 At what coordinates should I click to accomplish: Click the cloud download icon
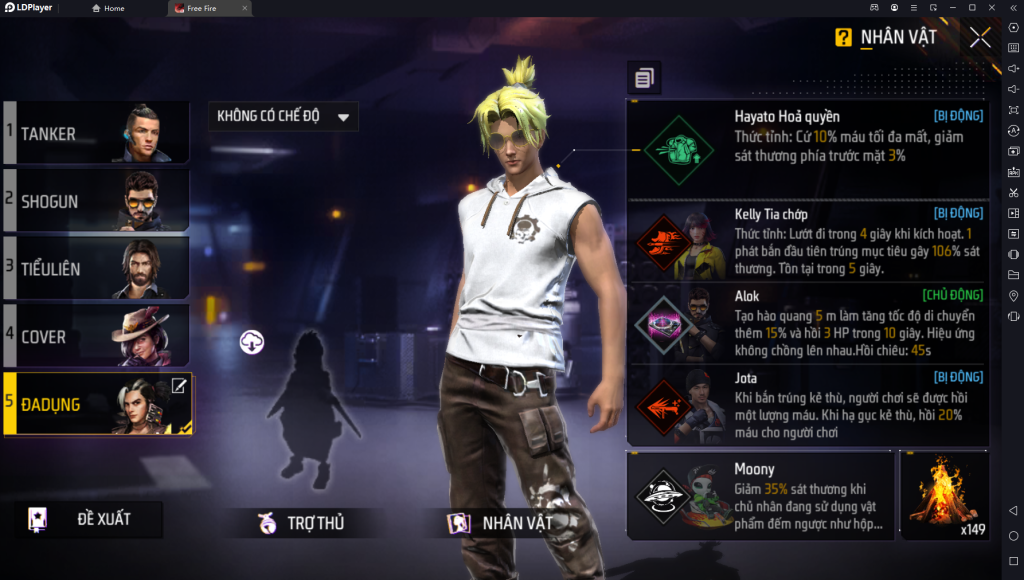pyautogui.click(x=252, y=342)
